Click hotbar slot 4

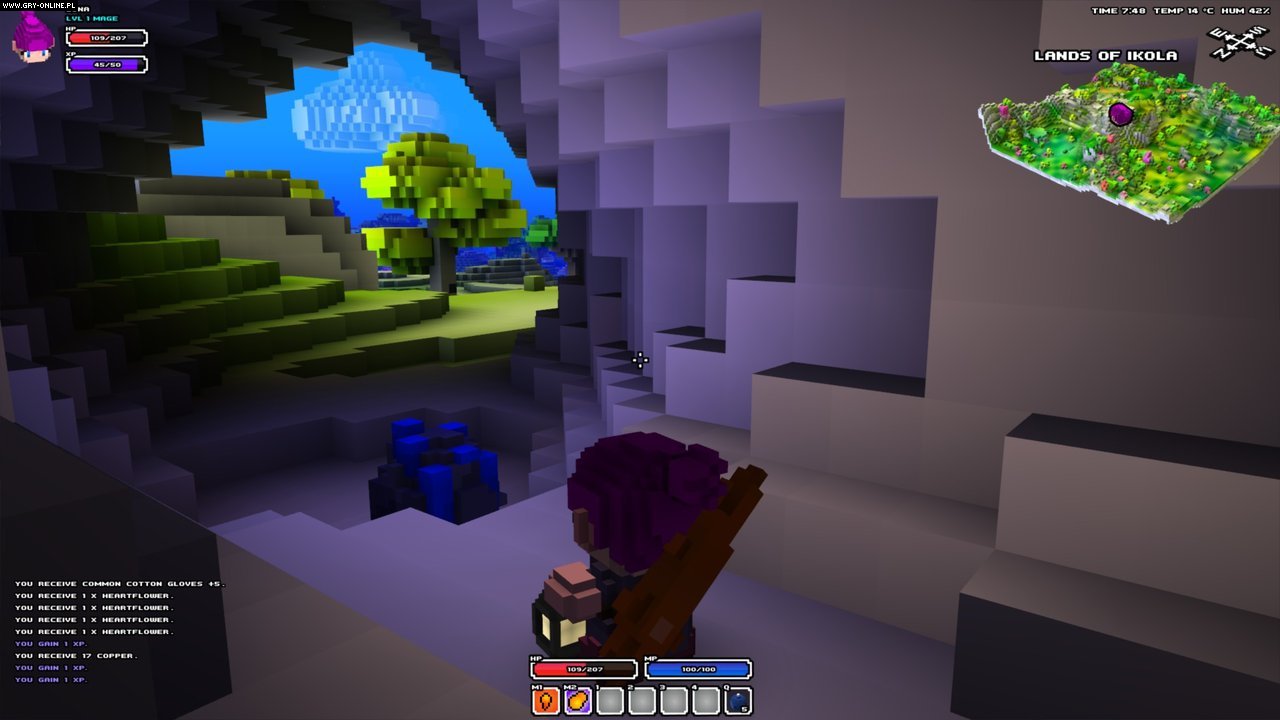click(x=705, y=700)
